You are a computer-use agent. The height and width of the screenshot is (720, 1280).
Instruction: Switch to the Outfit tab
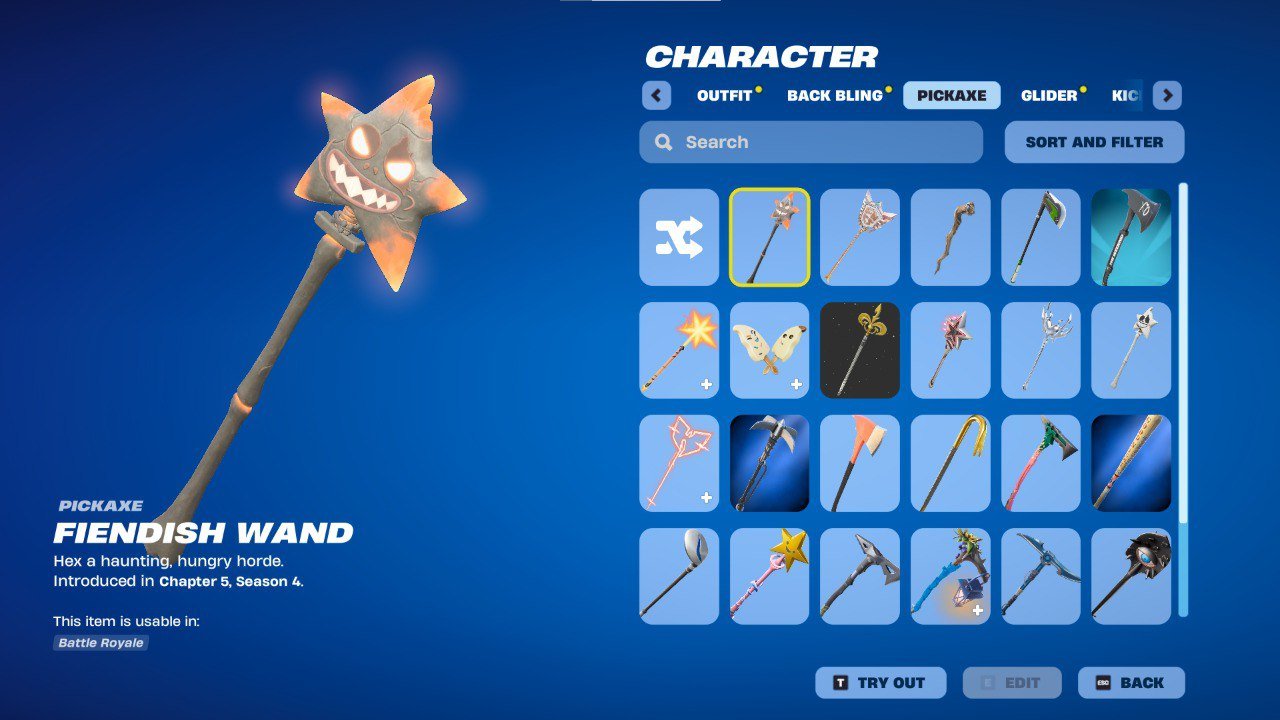pos(722,95)
